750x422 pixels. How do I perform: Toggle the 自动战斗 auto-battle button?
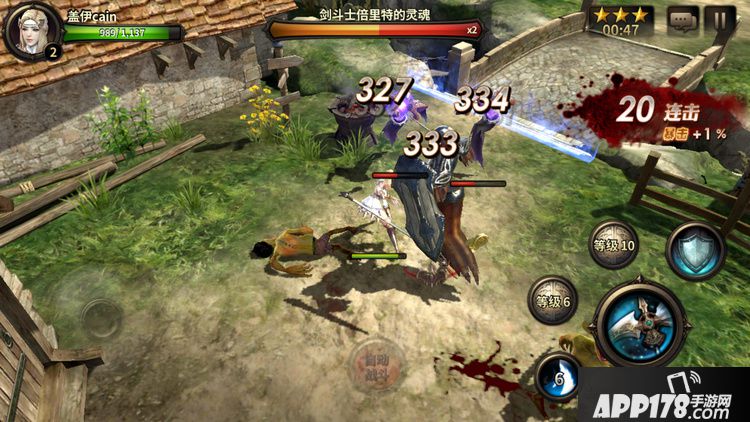tap(376, 365)
